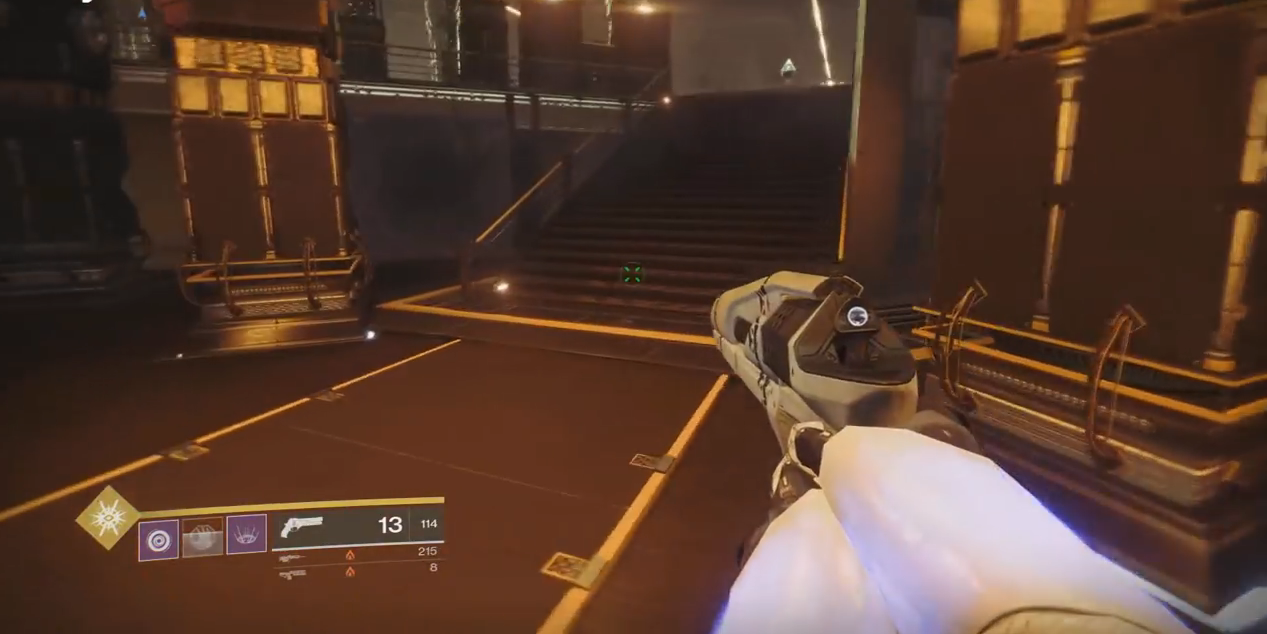Switch to the power weapon with 8 ammo
Viewport: 1267px width, 634px height.
pyautogui.click(x=292, y=573)
